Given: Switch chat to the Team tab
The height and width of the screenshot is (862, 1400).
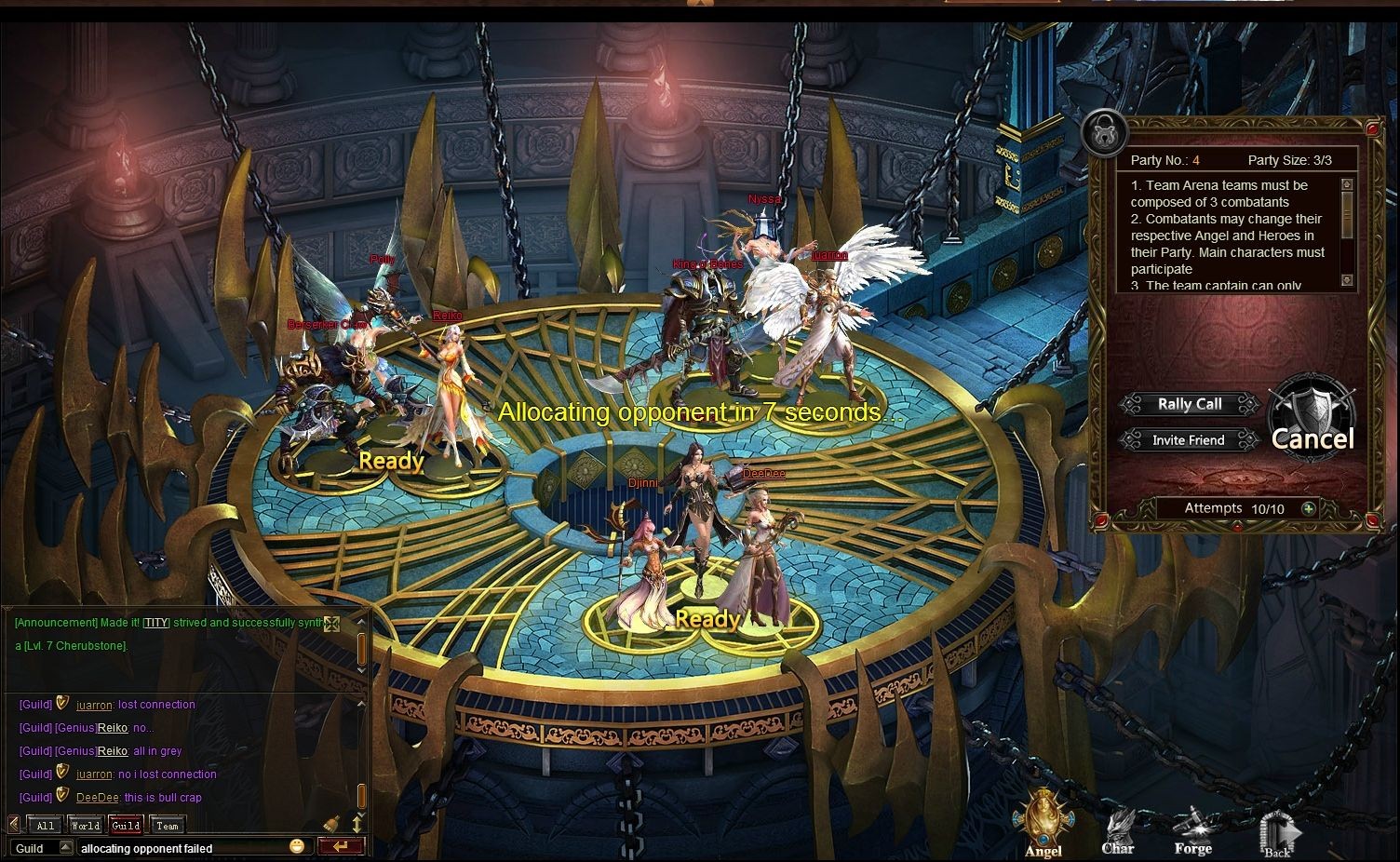Looking at the screenshot, I should [x=168, y=825].
